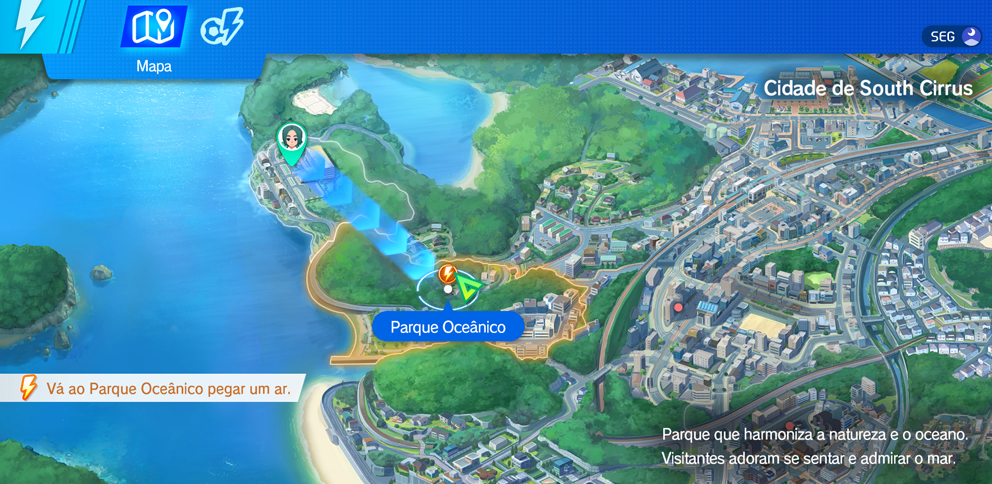This screenshot has width=992, height=484.
Task: Switch to the Mapa tab
Action: tap(153, 28)
